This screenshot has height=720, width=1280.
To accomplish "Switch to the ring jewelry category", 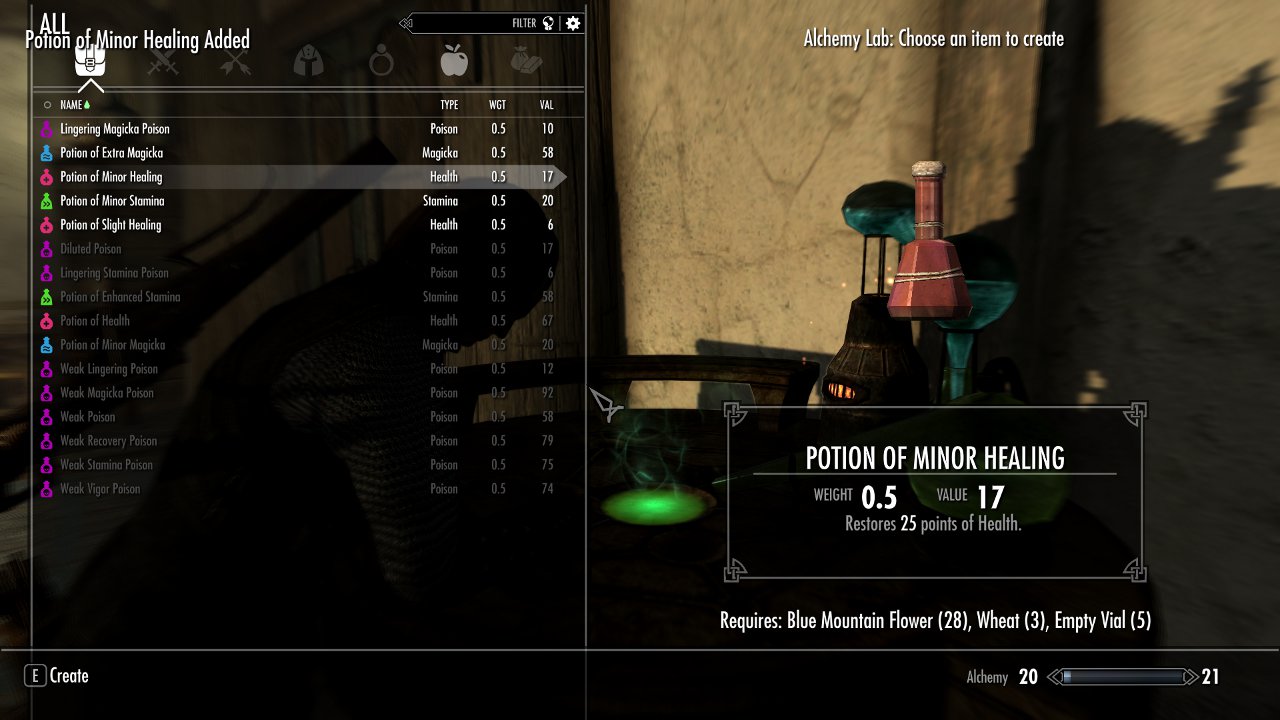I will coord(380,63).
